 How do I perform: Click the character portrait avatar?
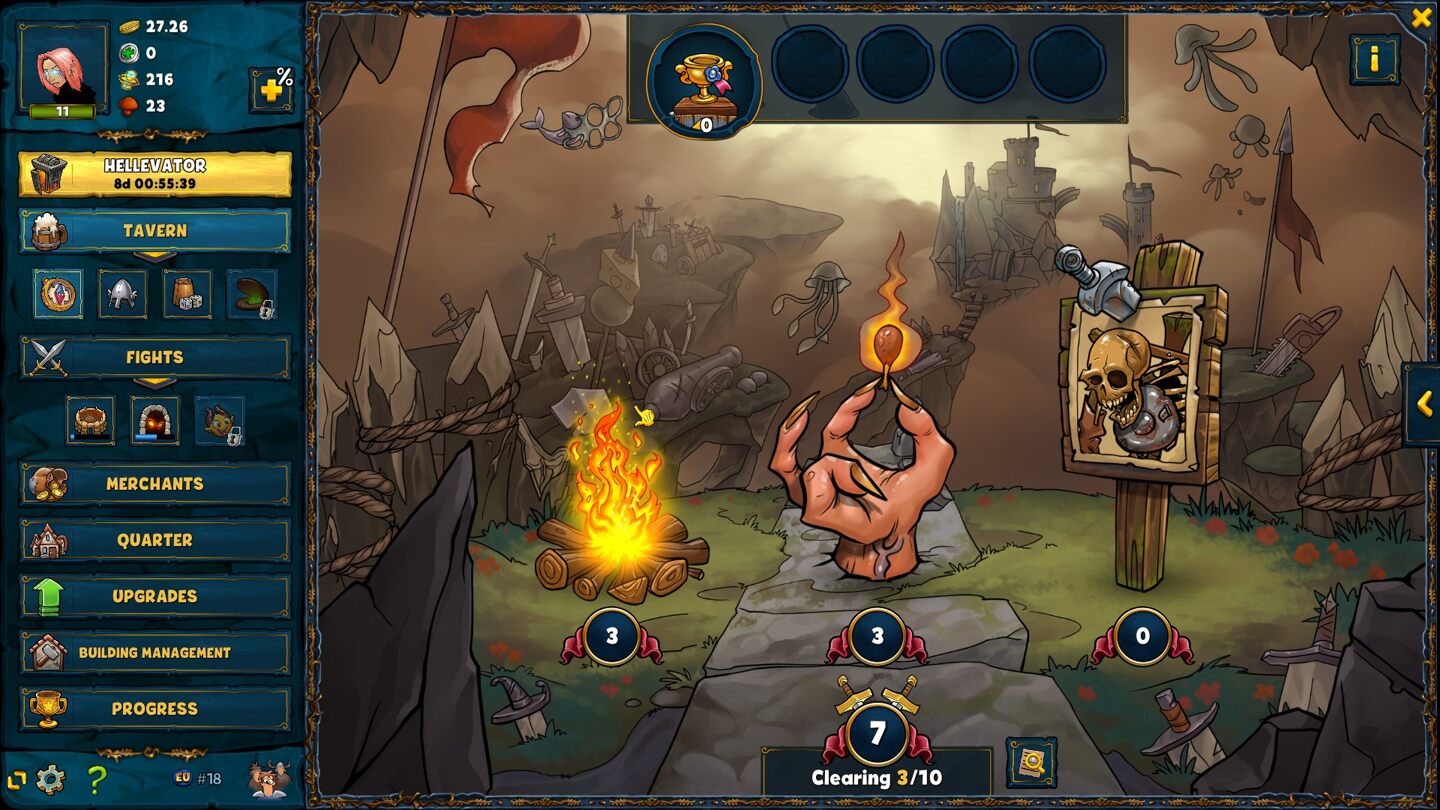point(63,68)
